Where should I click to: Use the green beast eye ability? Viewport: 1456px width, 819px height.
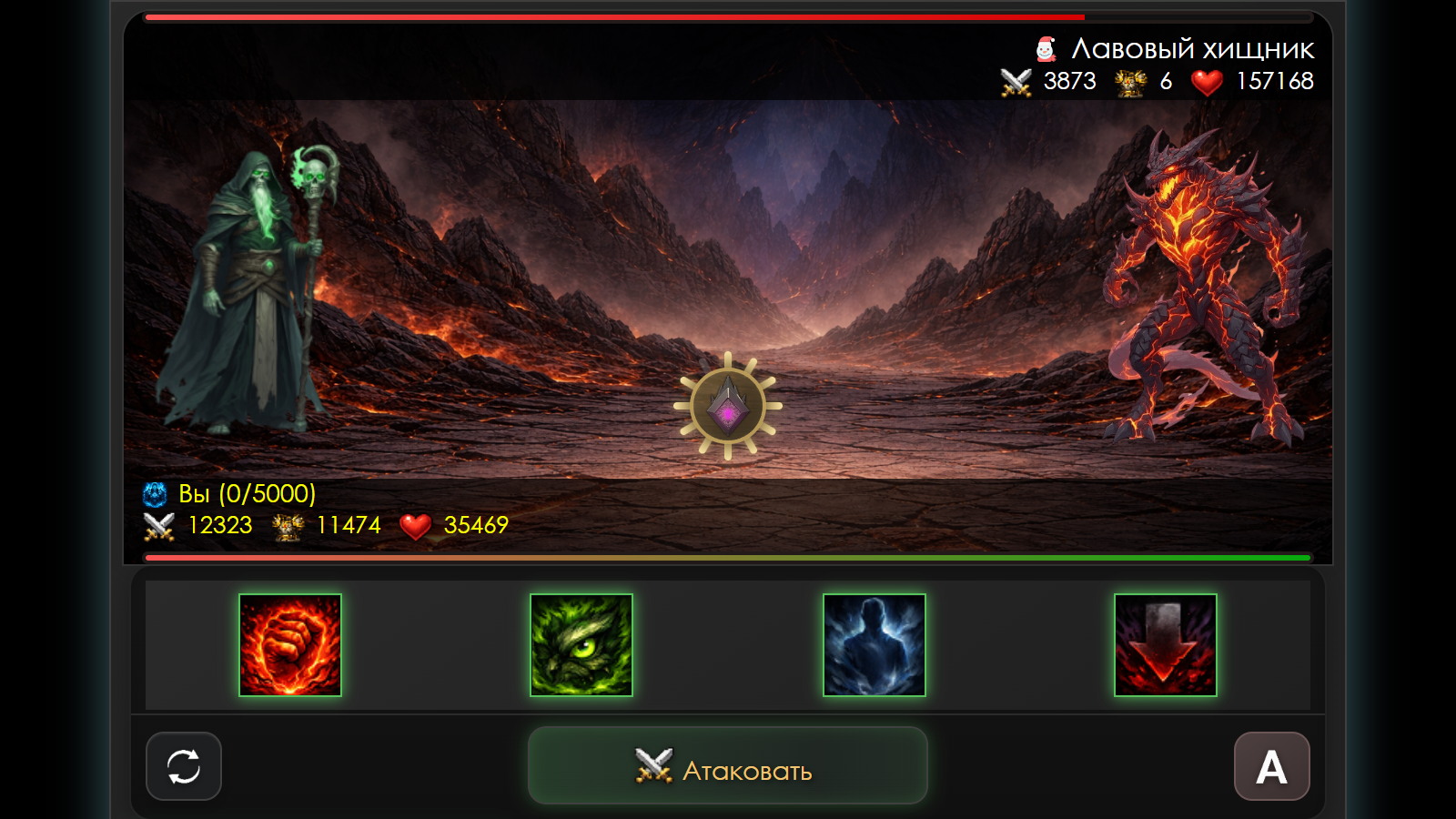pyautogui.click(x=581, y=645)
